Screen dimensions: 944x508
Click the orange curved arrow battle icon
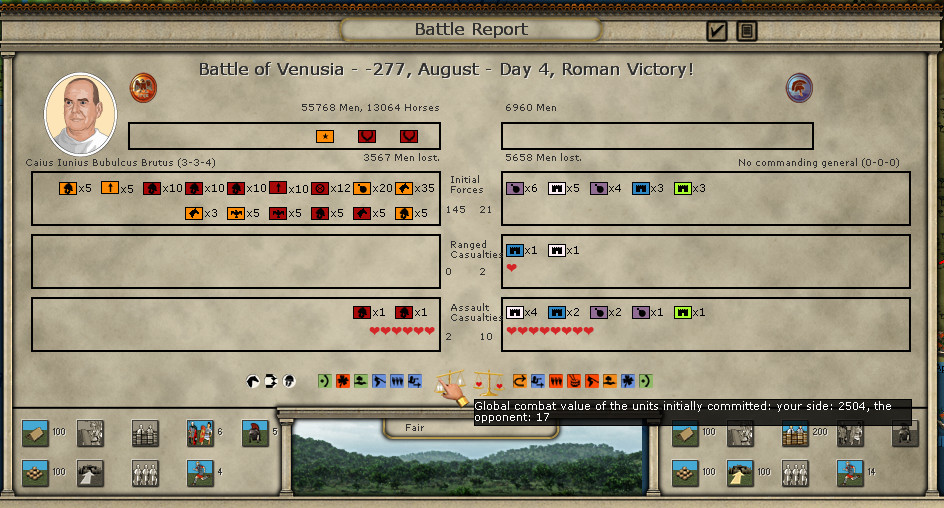pos(520,381)
